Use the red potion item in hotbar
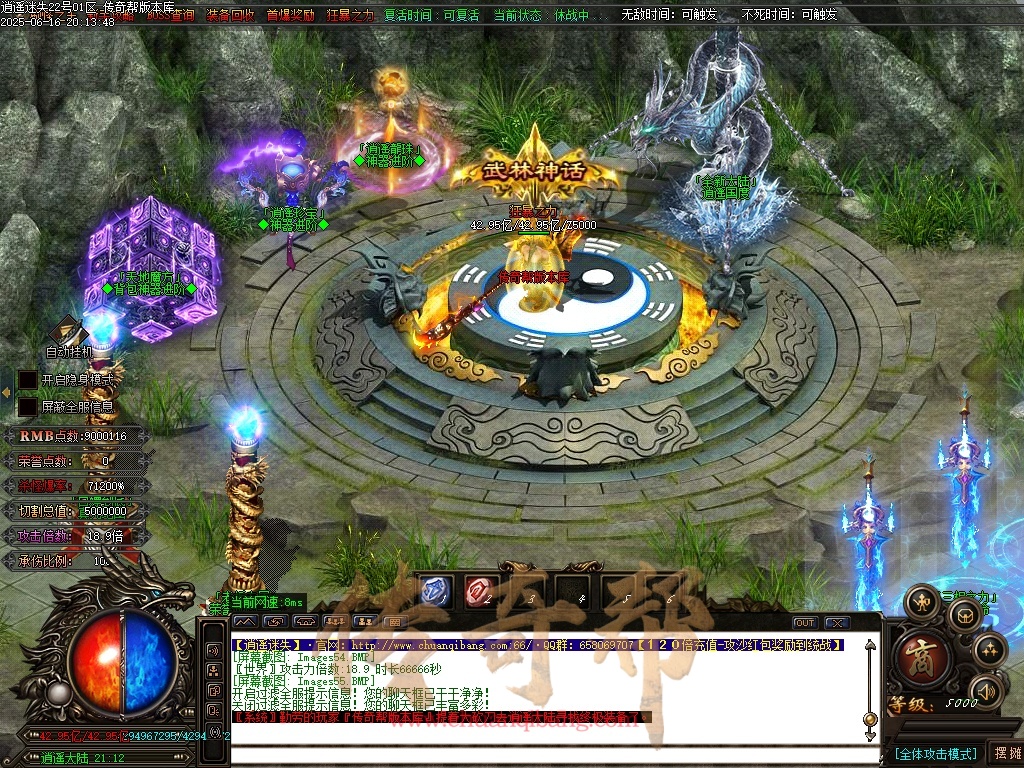Viewport: 1024px width, 768px height. point(480,591)
